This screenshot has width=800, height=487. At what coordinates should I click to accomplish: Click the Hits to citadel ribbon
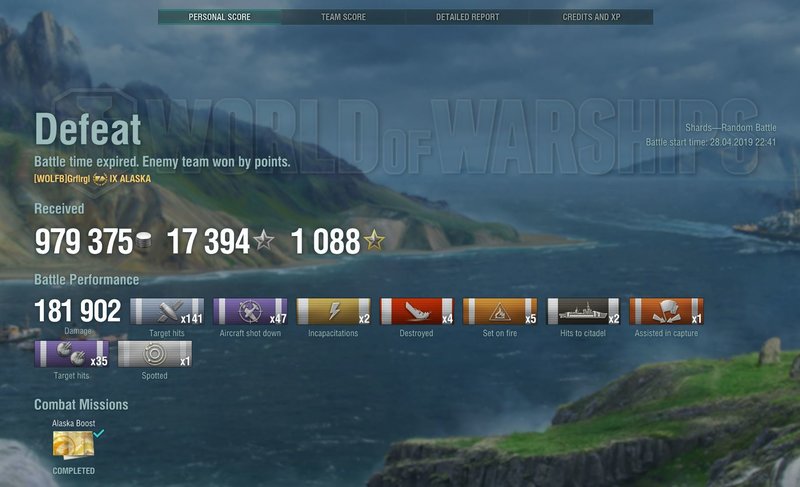pos(582,311)
